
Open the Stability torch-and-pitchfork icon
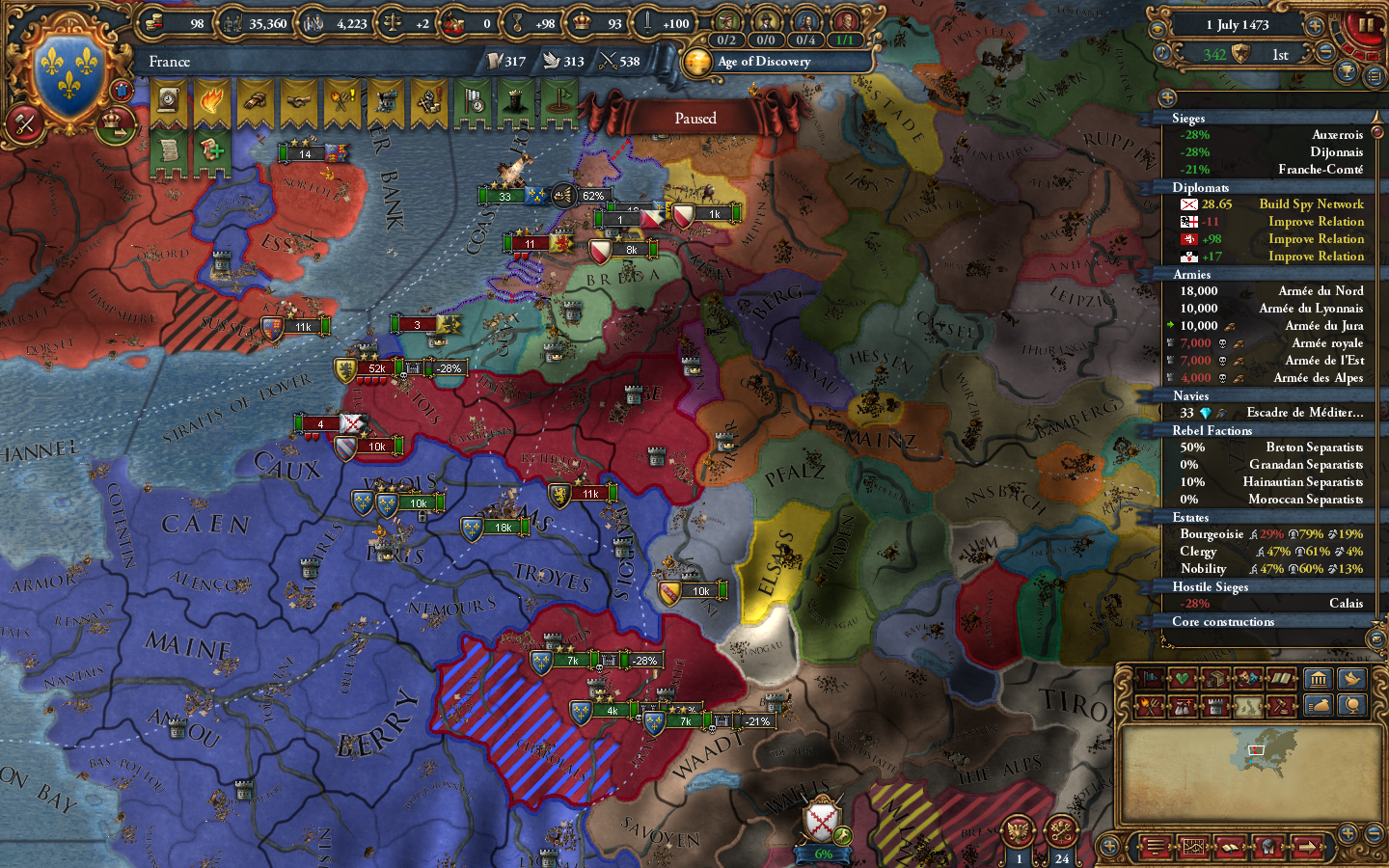pyautogui.click(x=1148, y=704)
